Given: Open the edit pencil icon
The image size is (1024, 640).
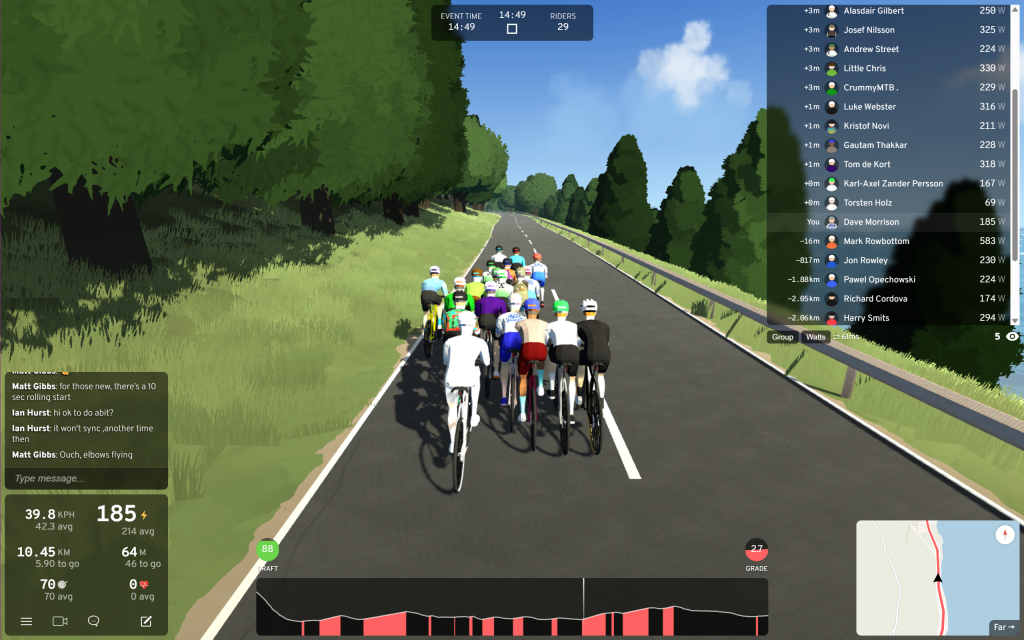Looking at the screenshot, I should click(x=146, y=621).
